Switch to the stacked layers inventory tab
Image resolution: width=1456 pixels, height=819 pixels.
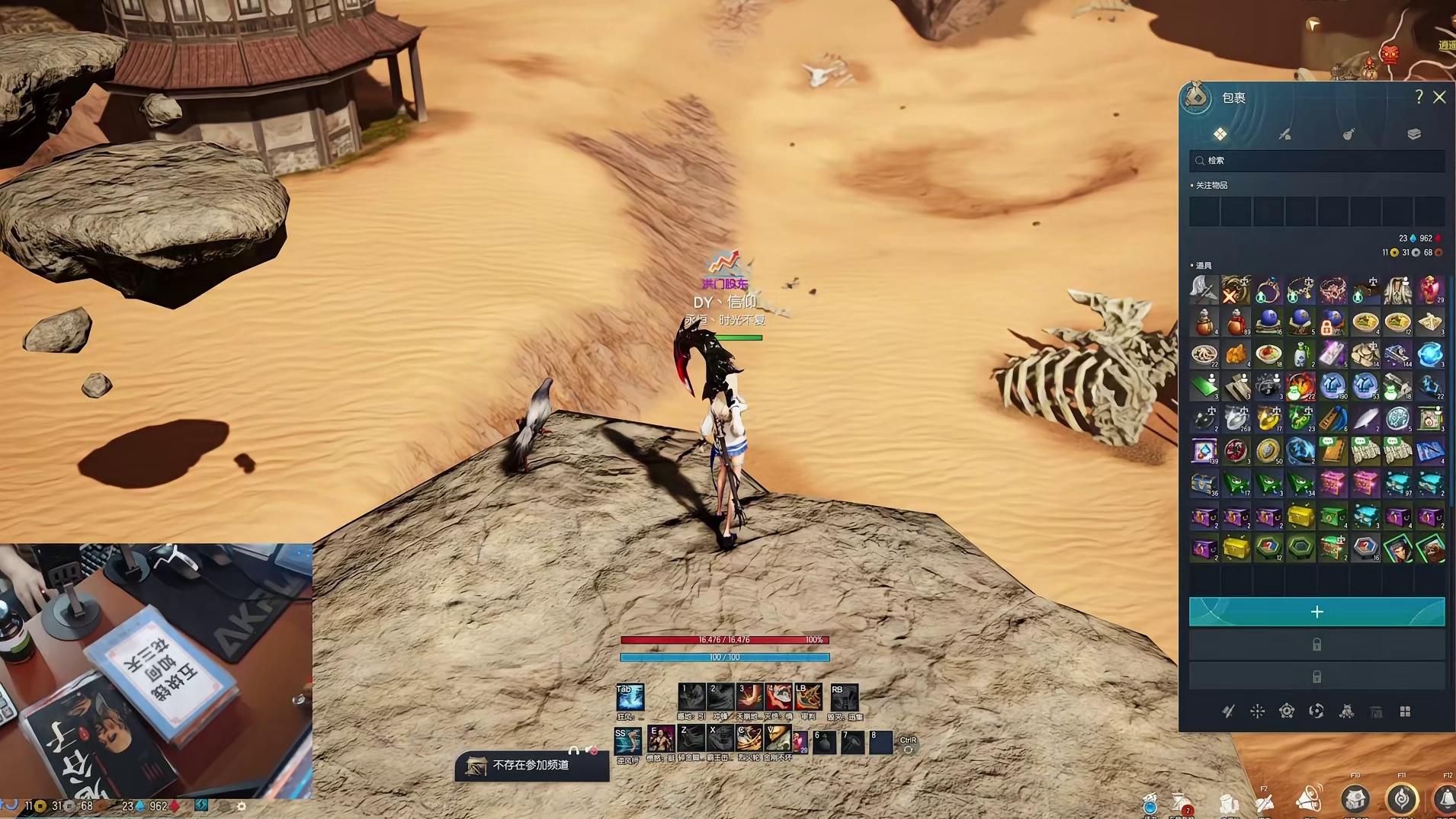click(x=1414, y=134)
